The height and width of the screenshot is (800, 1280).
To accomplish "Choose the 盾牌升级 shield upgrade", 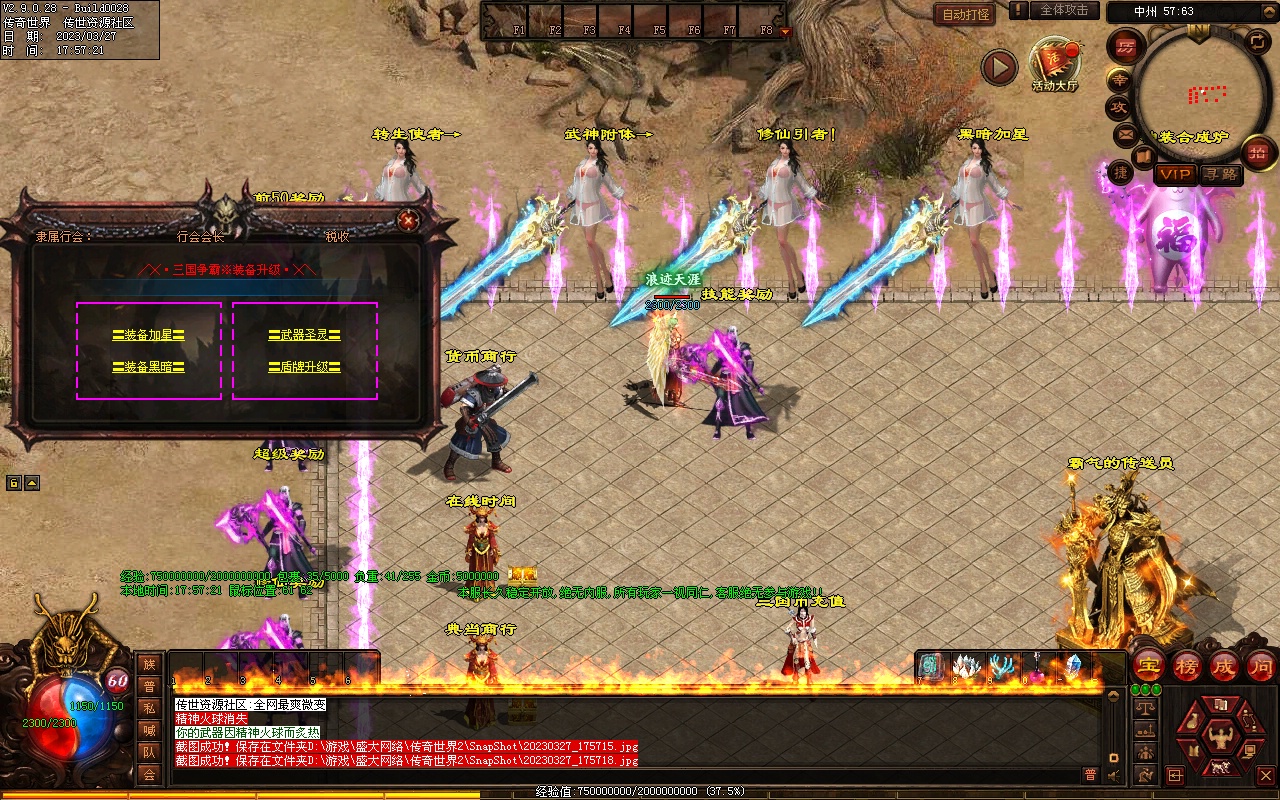I will coord(304,367).
